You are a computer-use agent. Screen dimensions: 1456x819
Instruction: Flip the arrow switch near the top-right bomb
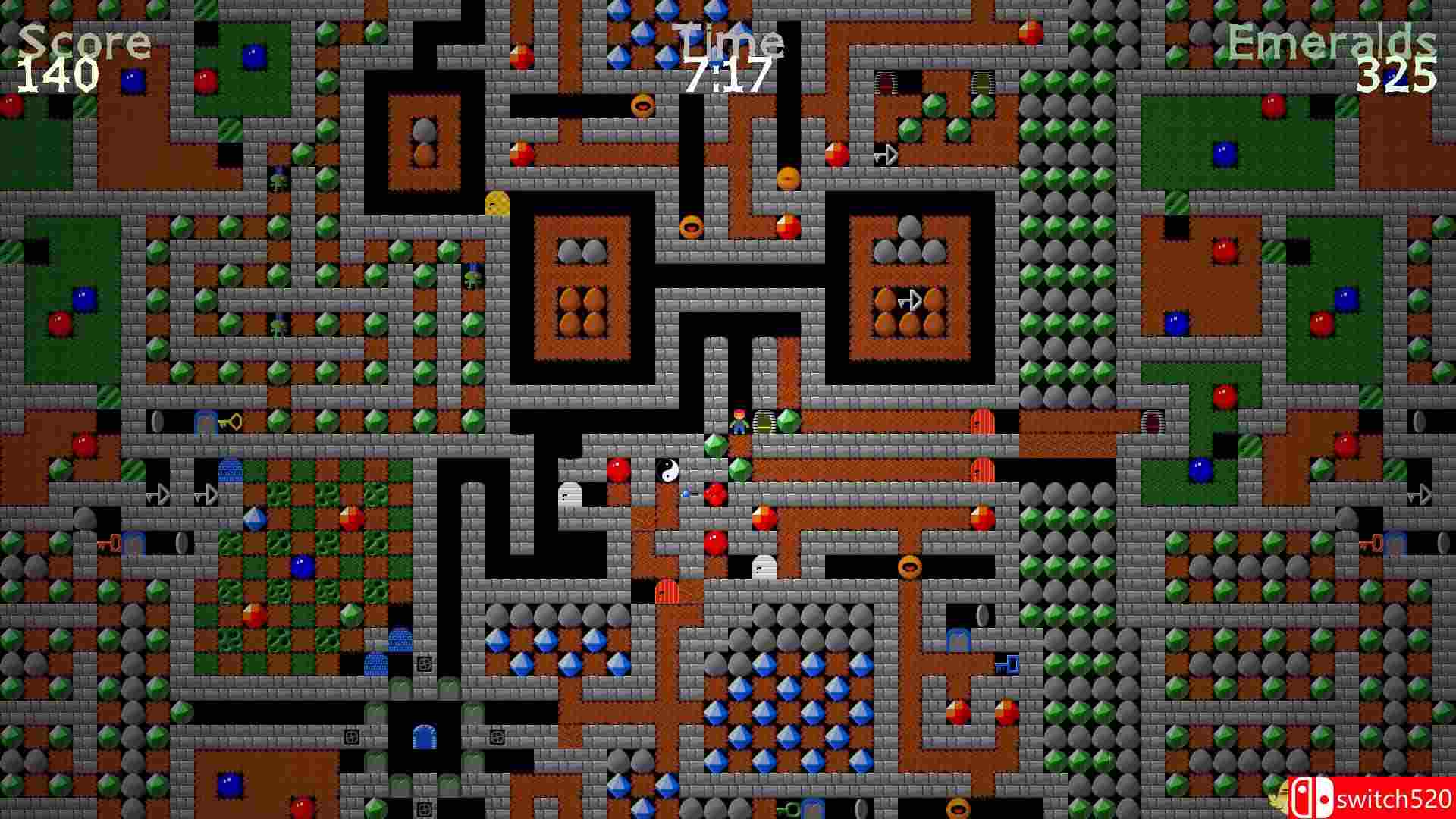887,155
